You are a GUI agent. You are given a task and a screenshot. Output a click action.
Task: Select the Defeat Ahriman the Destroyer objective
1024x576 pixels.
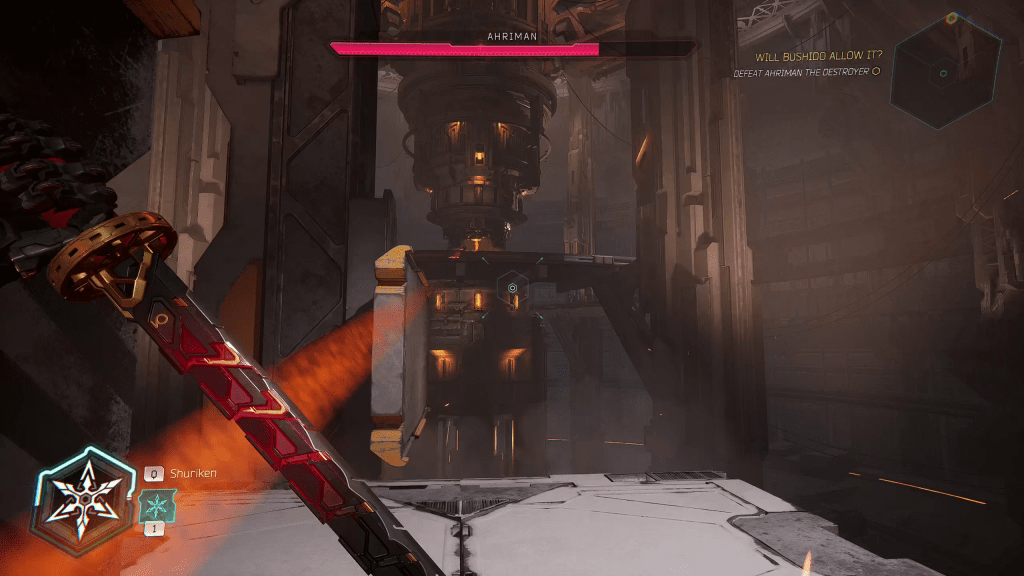pyautogui.click(x=806, y=72)
